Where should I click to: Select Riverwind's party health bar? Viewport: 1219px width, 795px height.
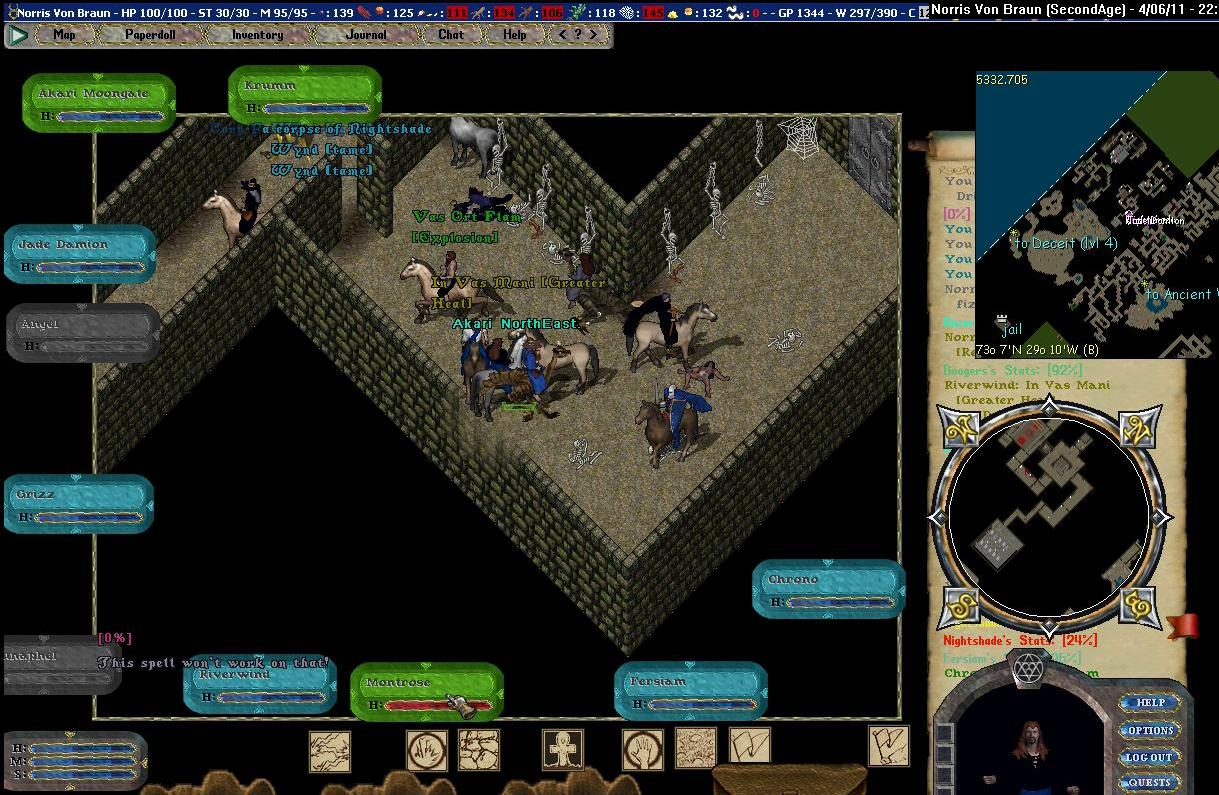pos(260,685)
